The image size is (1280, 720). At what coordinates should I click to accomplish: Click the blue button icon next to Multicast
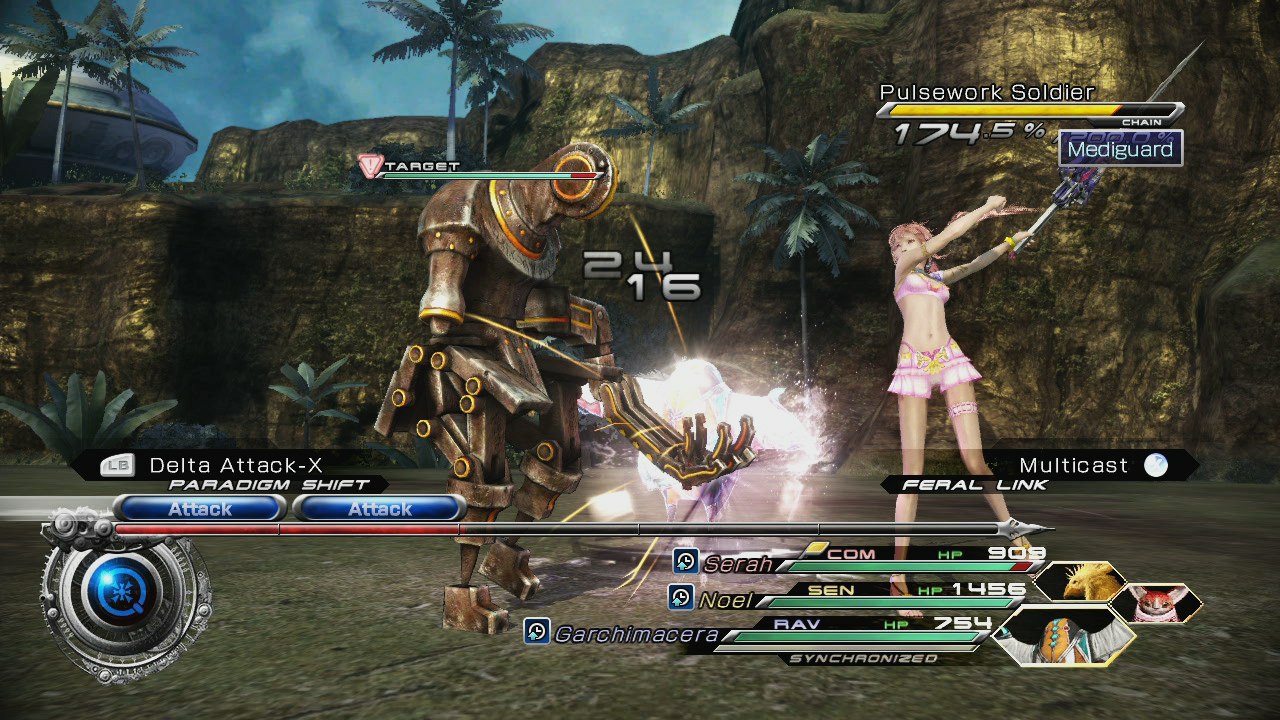pyautogui.click(x=1158, y=465)
